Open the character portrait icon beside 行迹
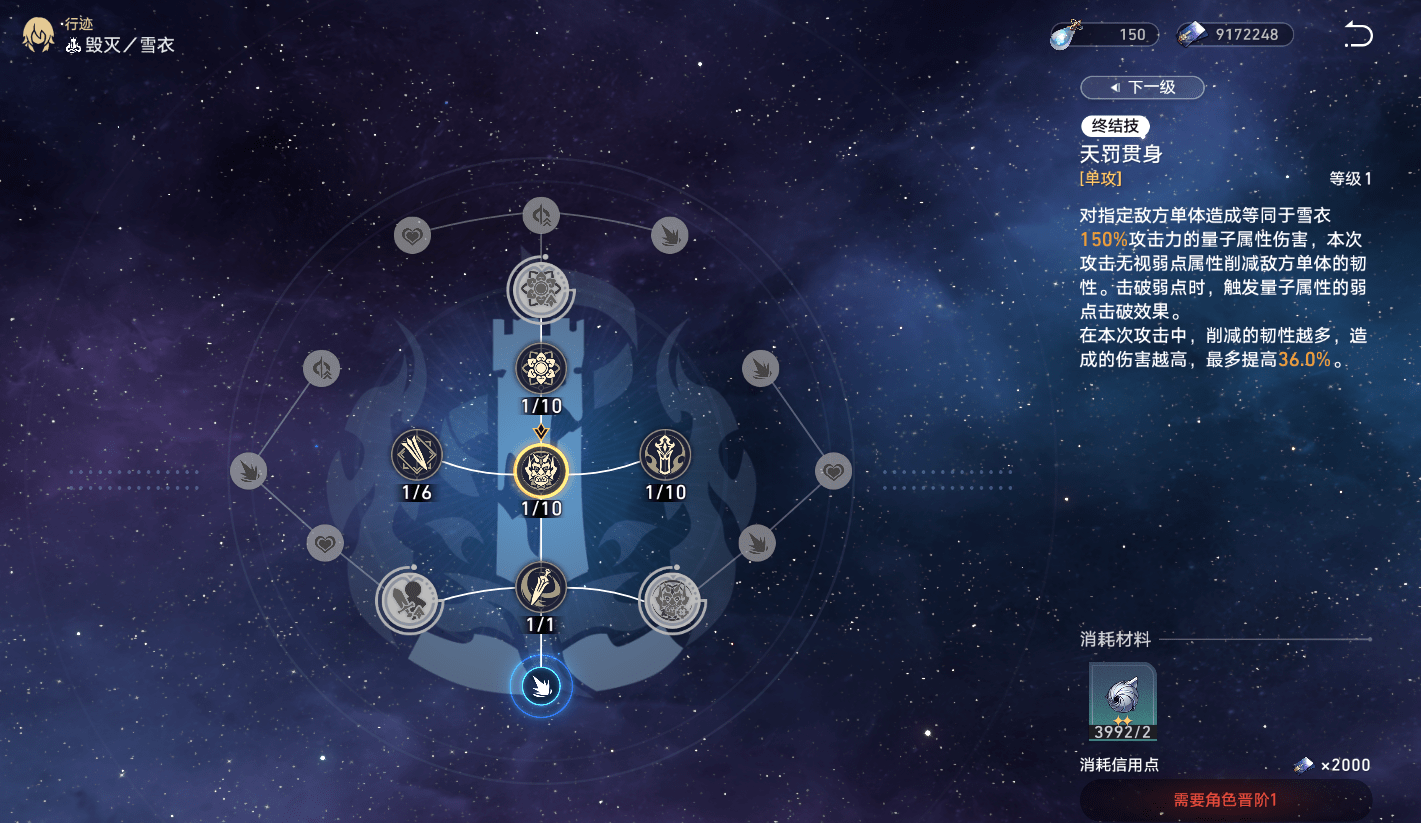Image resolution: width=1421 pixels, height=823 pixels. 38,36
